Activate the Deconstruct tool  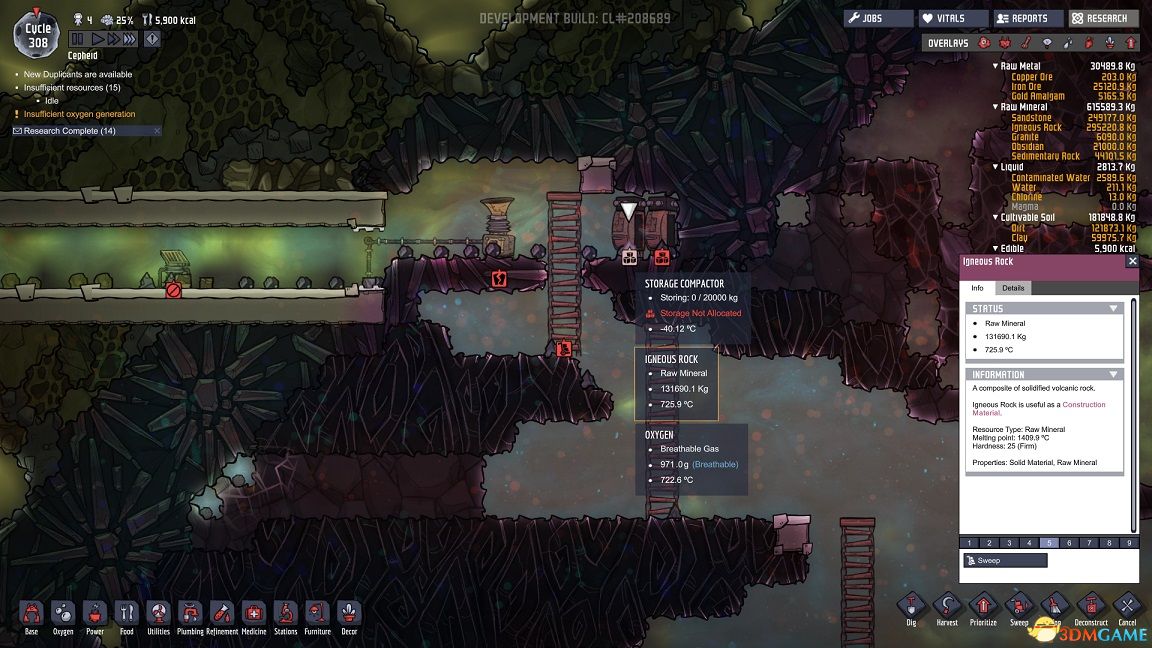click(1090, 607)
